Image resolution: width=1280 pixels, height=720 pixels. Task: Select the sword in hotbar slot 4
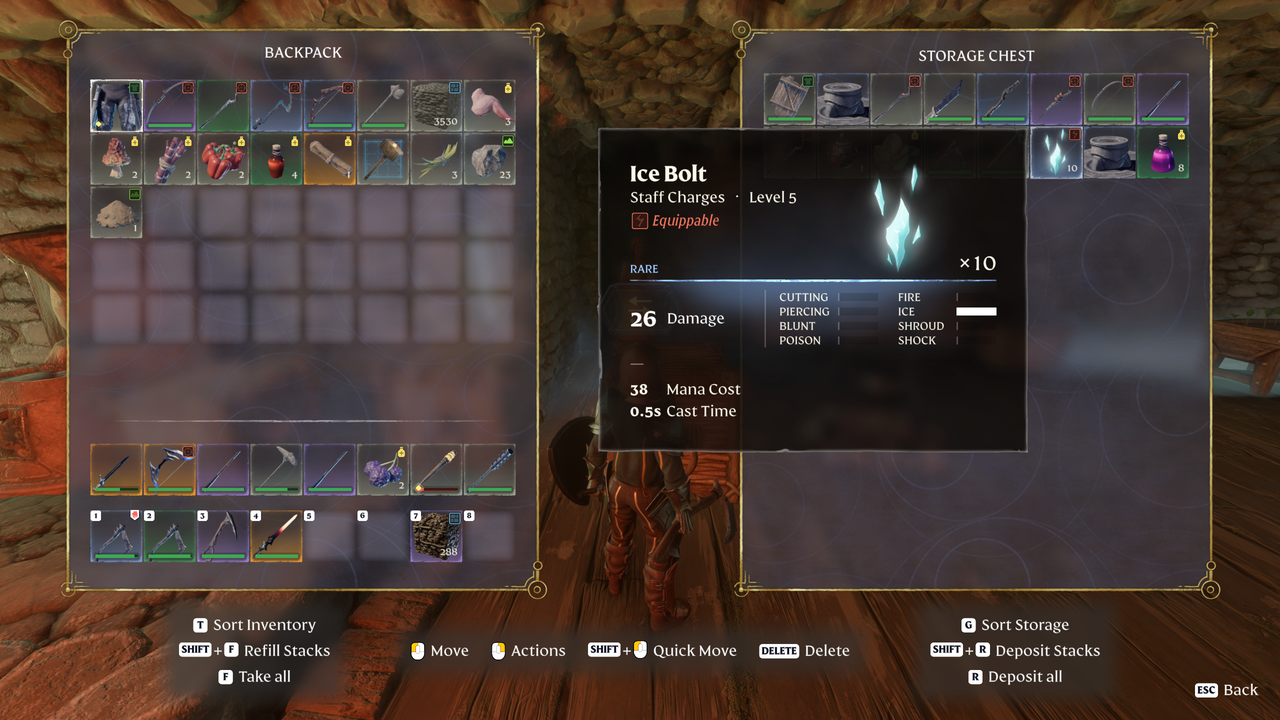pos(276,536)
